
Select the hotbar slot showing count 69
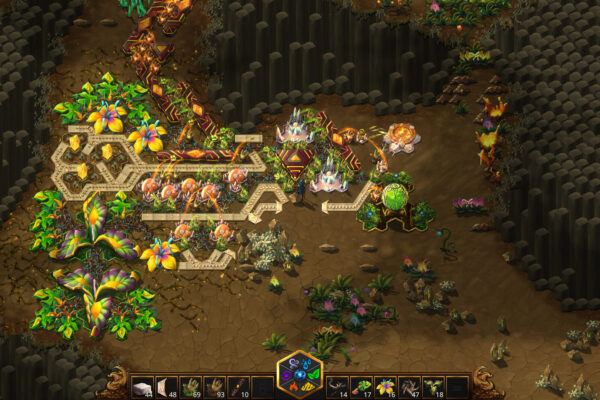(x=192, y=385)
